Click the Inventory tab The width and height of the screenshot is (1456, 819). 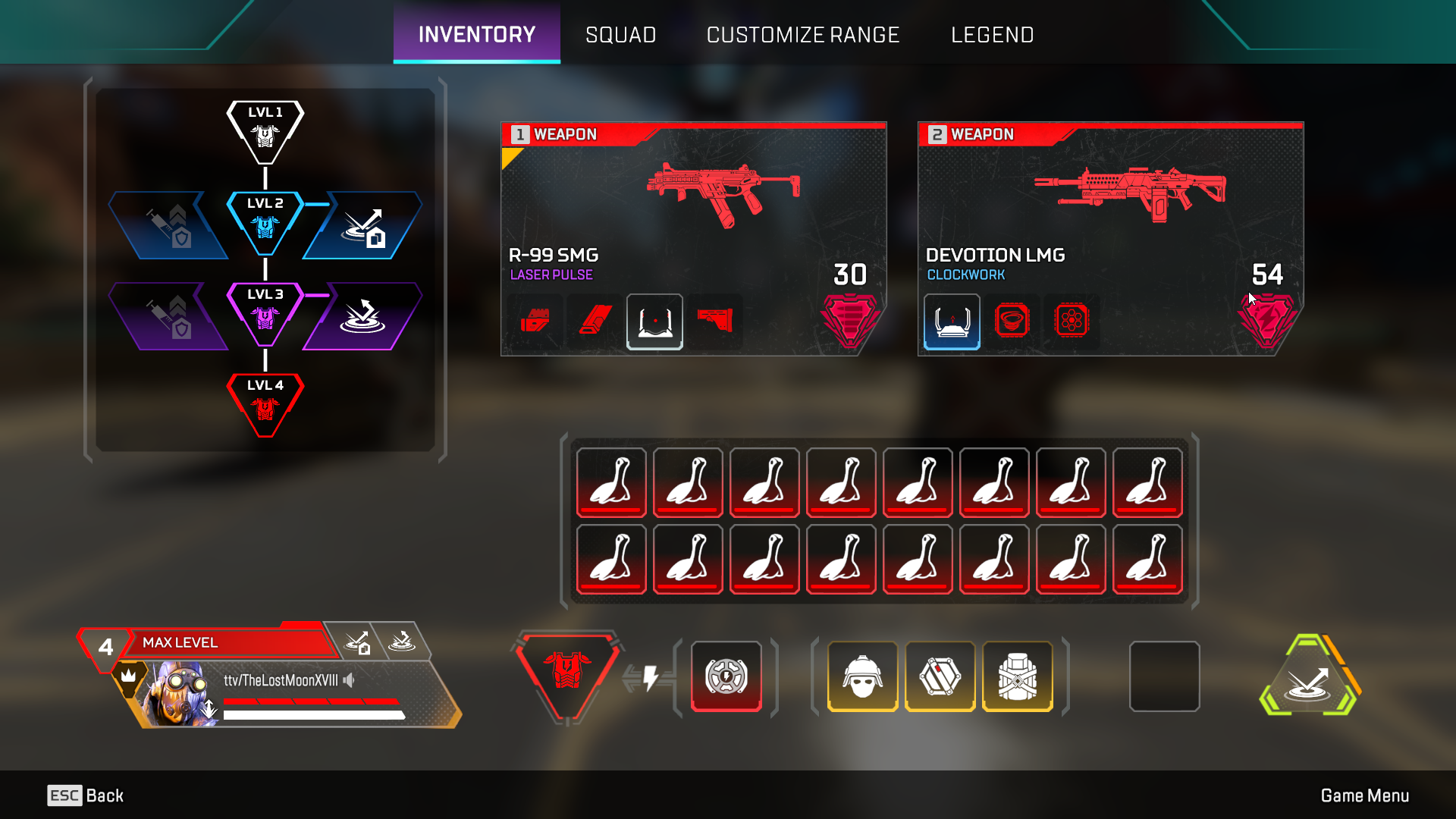(476, 35)
